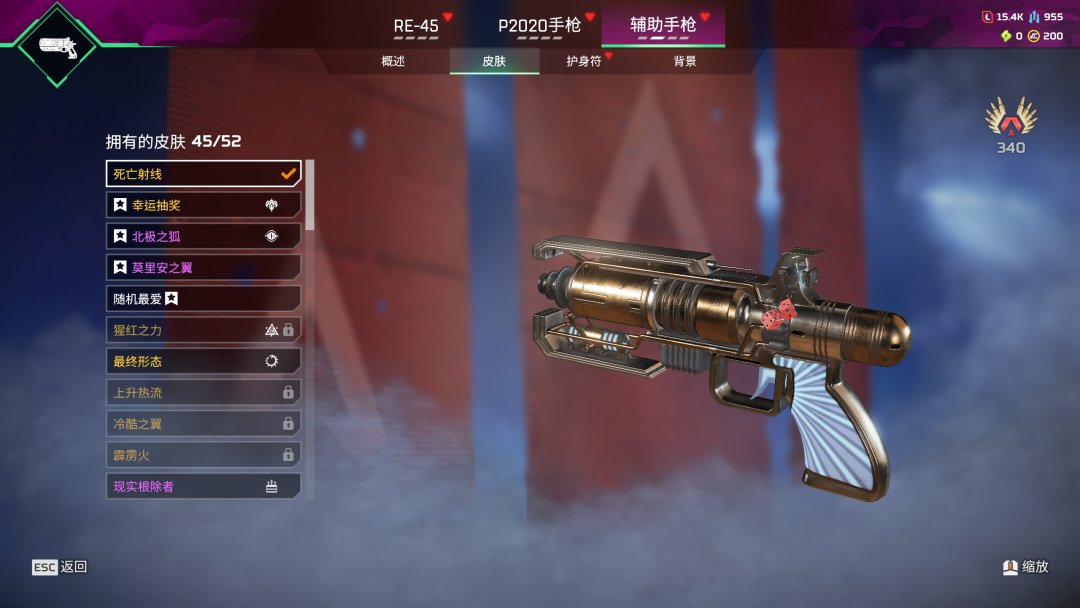Pick the 现实根除者 skin

pyautogui.click(x=203, y=486)
